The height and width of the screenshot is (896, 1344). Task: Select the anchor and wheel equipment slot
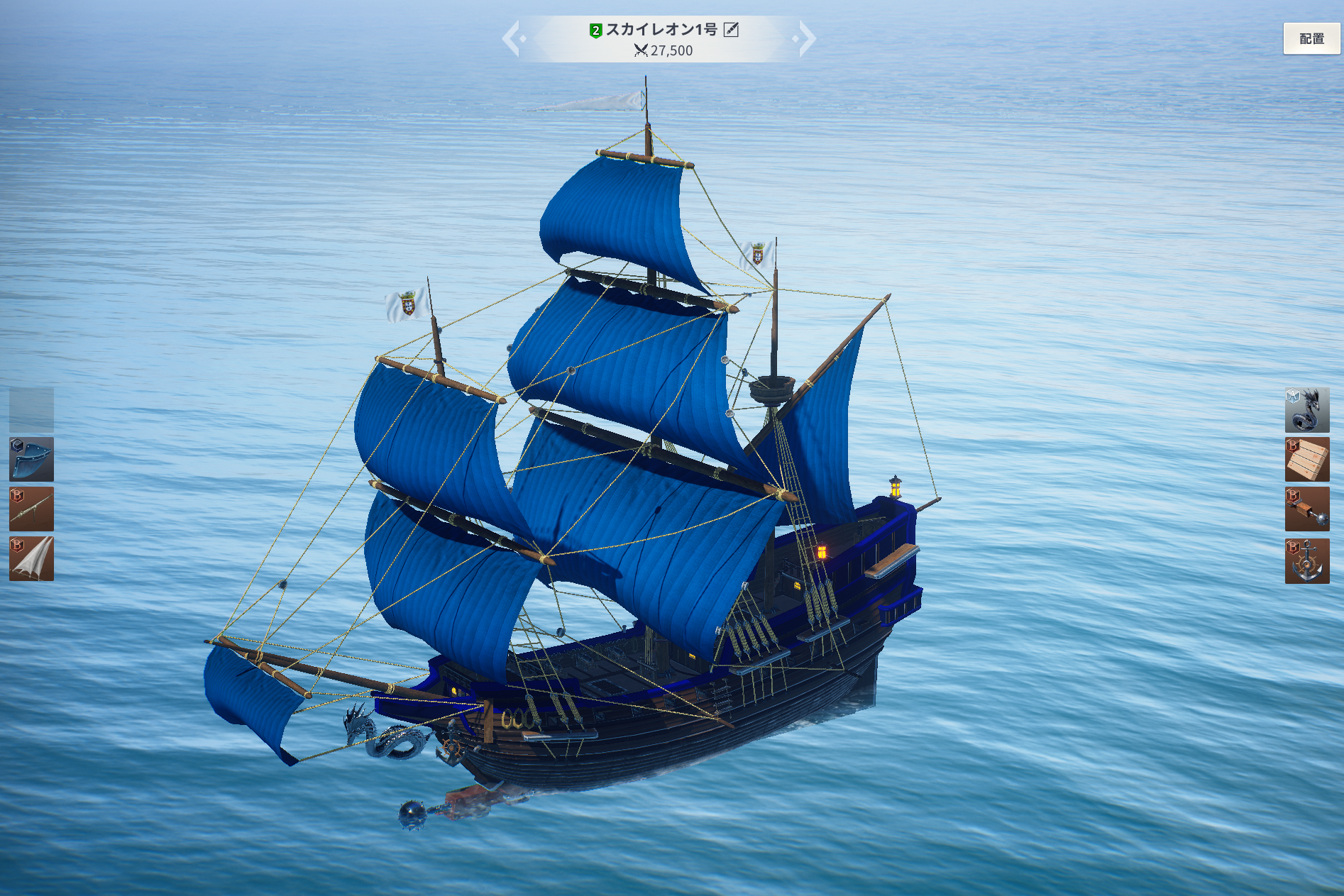1306,560
